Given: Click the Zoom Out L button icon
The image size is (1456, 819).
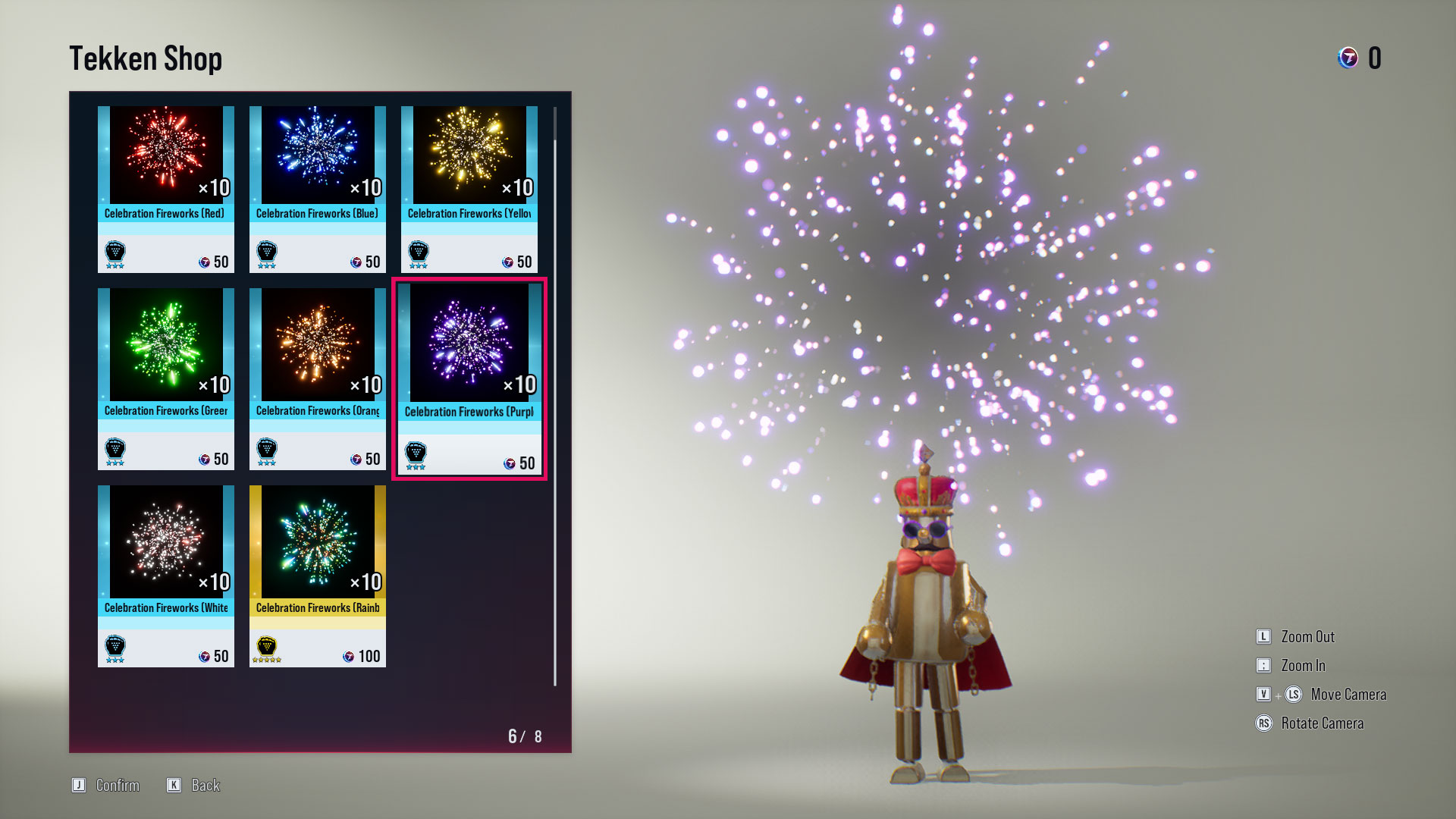Looking at the screenshot, I should click(1263, 637).
